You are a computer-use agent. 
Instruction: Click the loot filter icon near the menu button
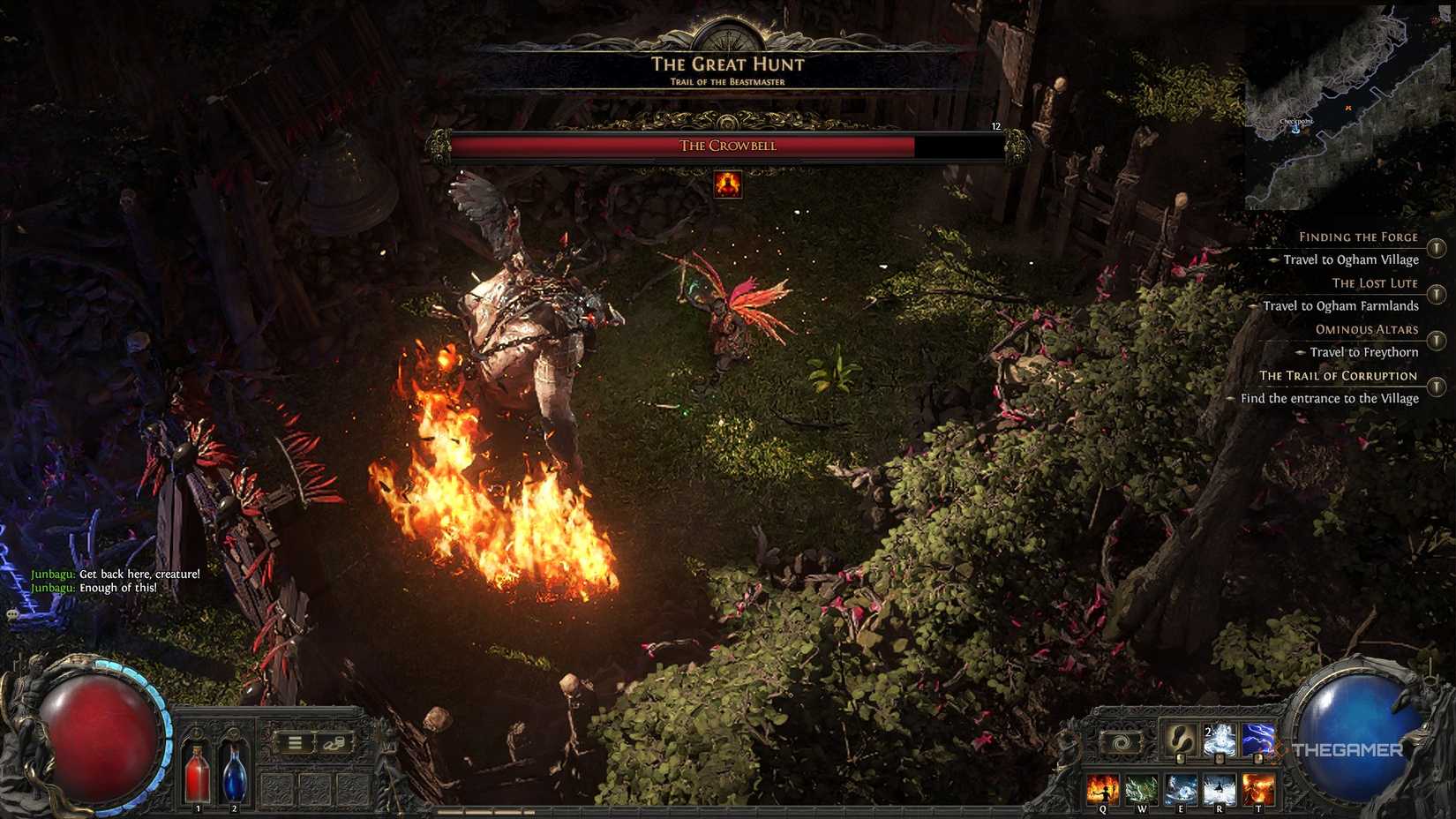334,743
